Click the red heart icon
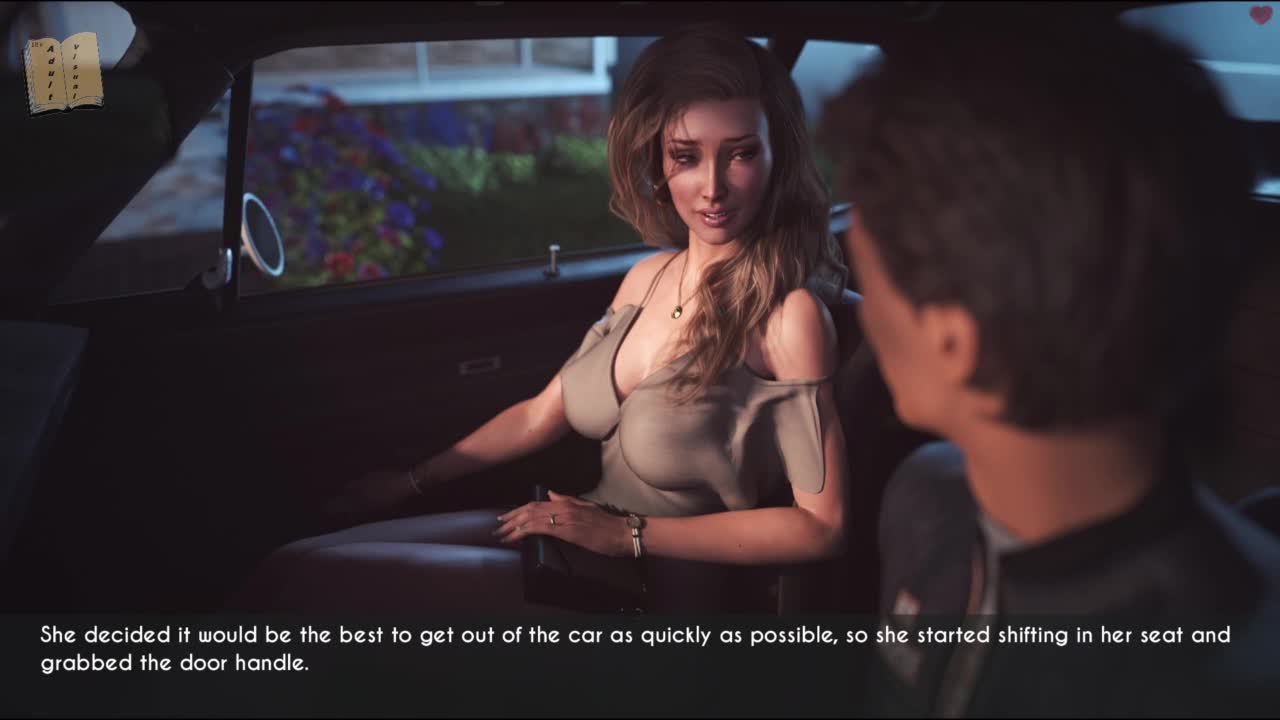 click(1260, 15)
